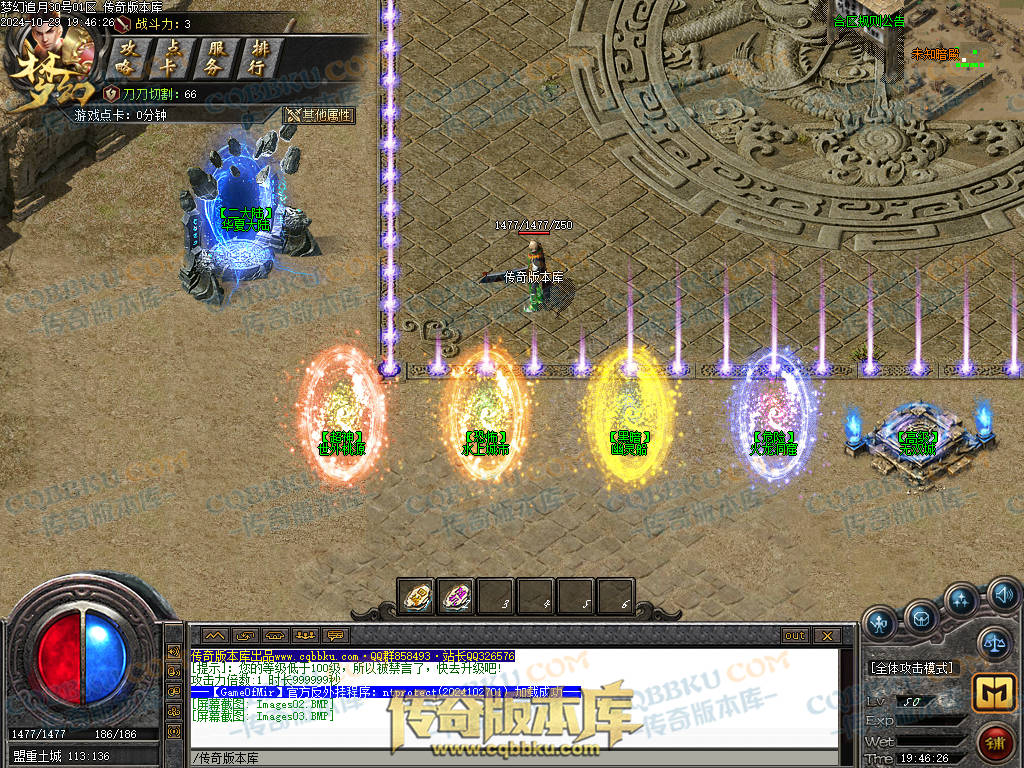Toggle sound with the speaker icon
Viewport: 1024px width, 768px height.
coord(1003,596)
